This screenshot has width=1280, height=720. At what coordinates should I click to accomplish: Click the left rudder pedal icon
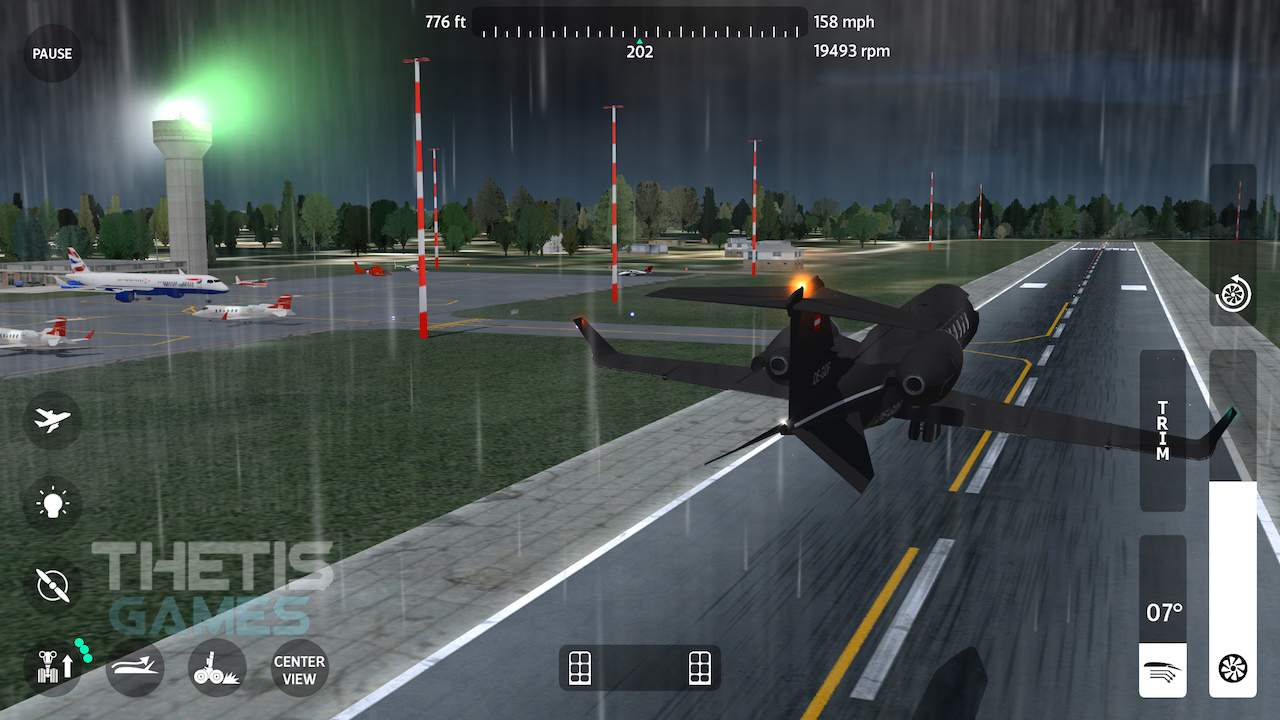(x=579, y=668)
